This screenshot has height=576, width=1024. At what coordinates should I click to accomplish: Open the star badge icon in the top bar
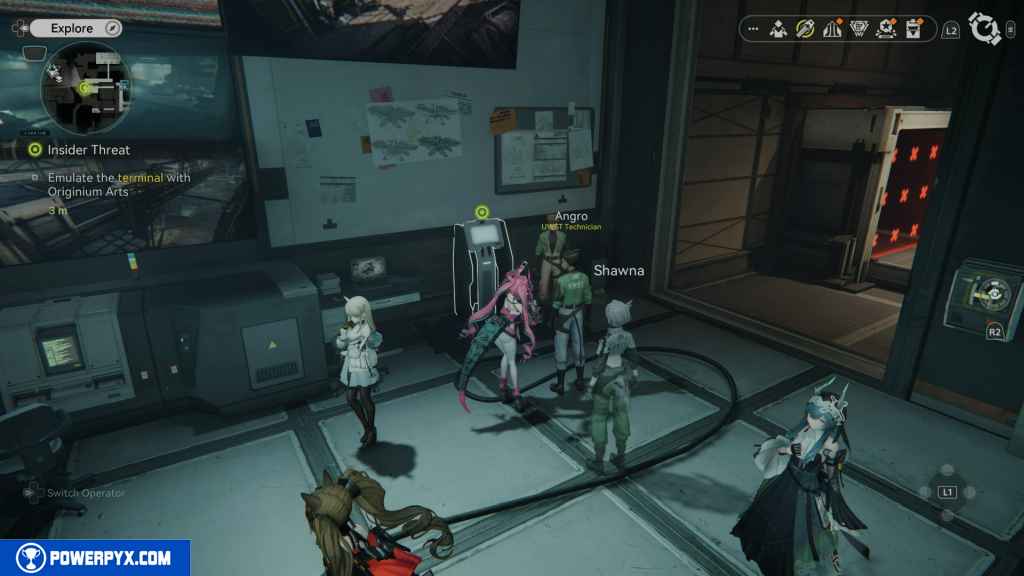[x=885, y=30]
